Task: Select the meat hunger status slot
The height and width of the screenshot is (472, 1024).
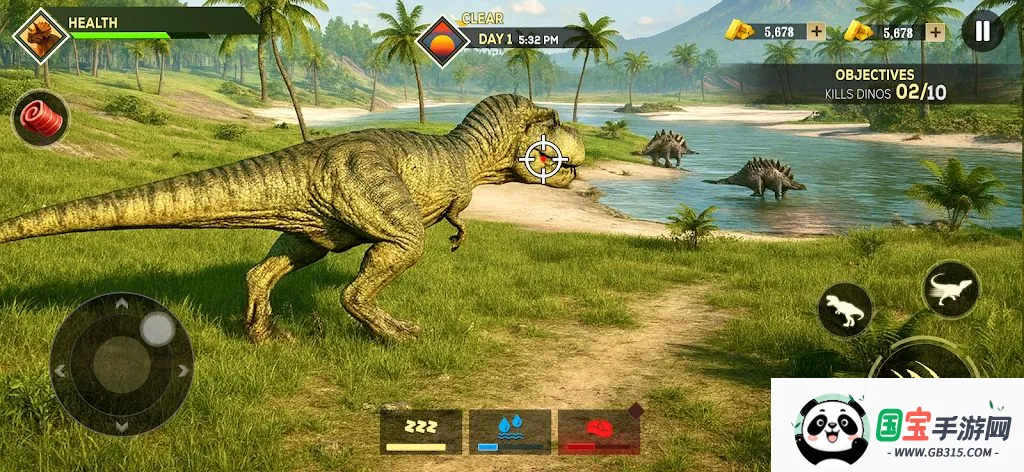Action: (599, 431)
